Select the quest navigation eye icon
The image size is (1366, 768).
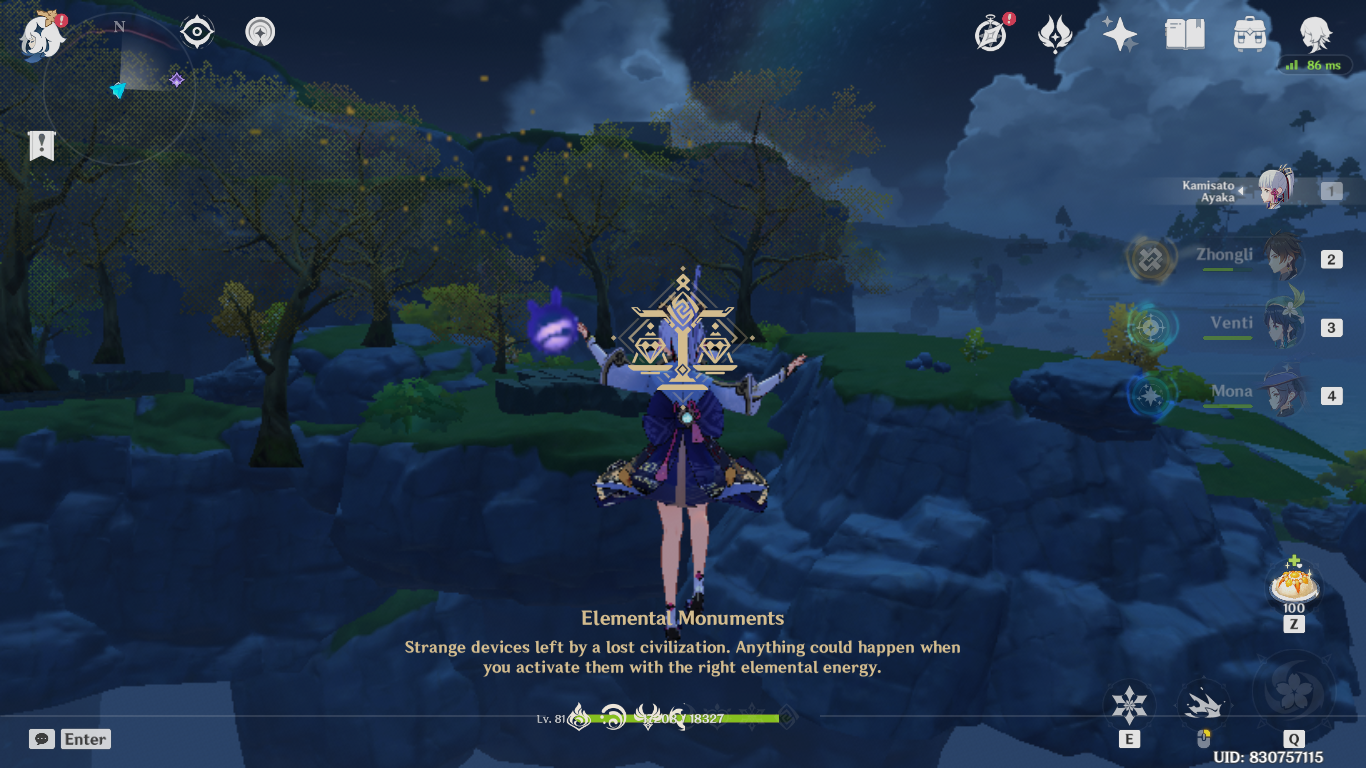click(x=196, y=31)
